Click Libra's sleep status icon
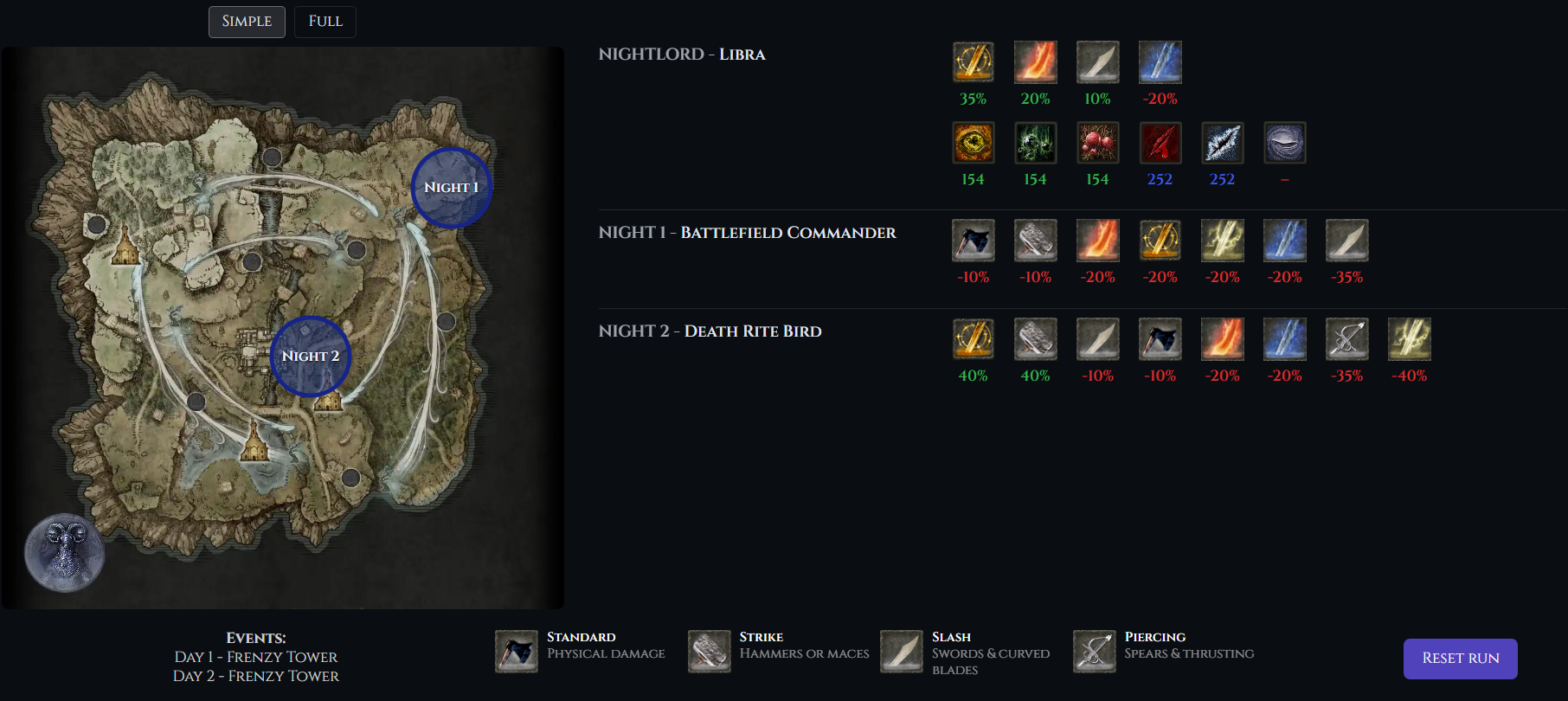 (1284, 143)
